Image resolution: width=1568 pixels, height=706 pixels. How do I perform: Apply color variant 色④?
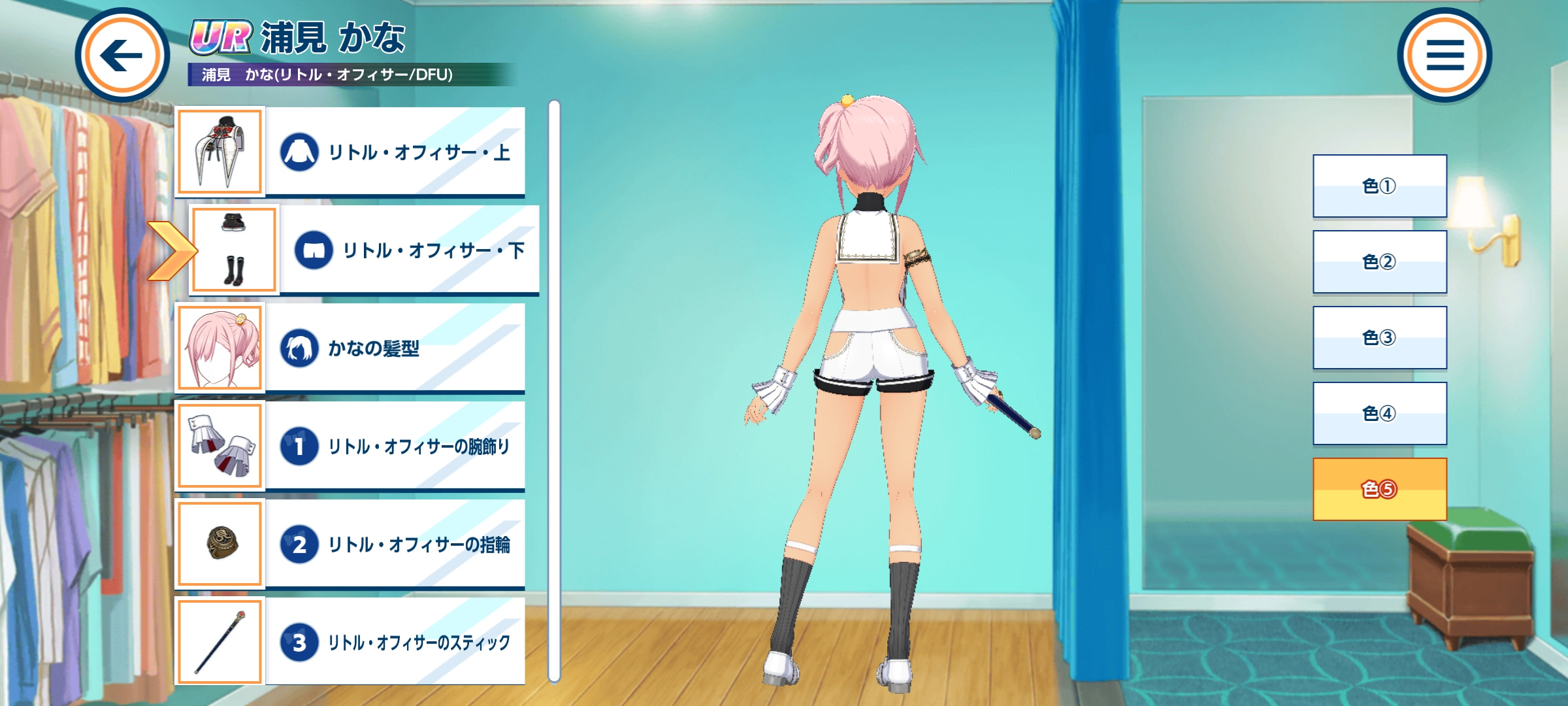[x=1380, y=414]
